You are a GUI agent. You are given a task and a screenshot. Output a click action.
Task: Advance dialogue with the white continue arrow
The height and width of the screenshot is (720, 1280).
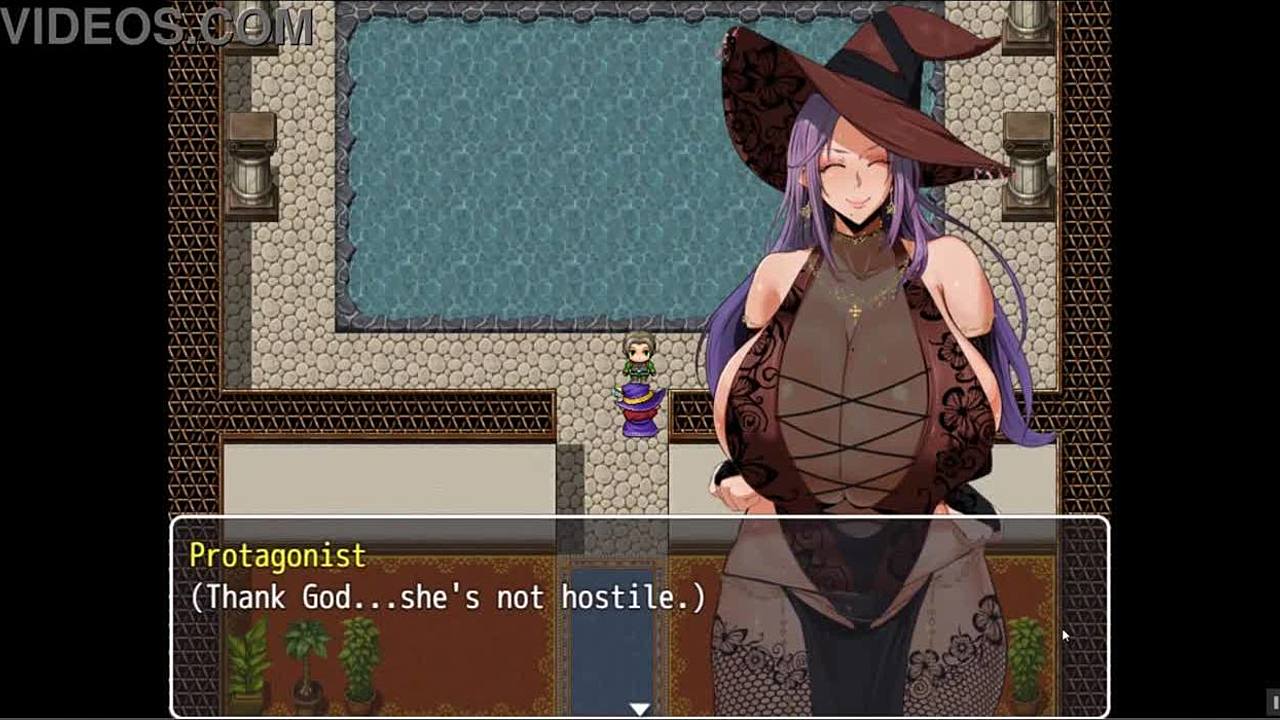coord(639,708)
